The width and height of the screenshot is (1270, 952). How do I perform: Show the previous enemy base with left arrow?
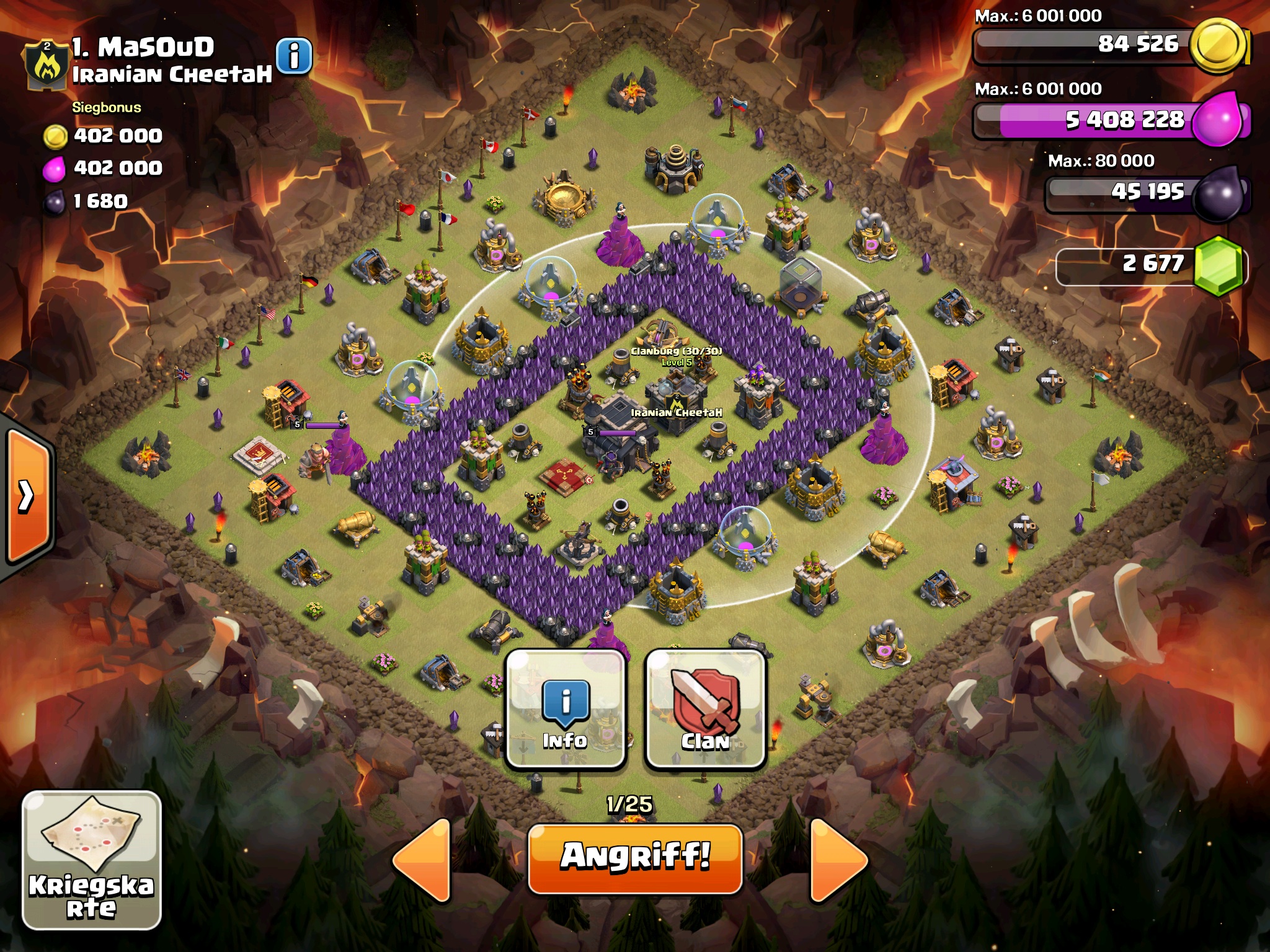tap(423, 860)
